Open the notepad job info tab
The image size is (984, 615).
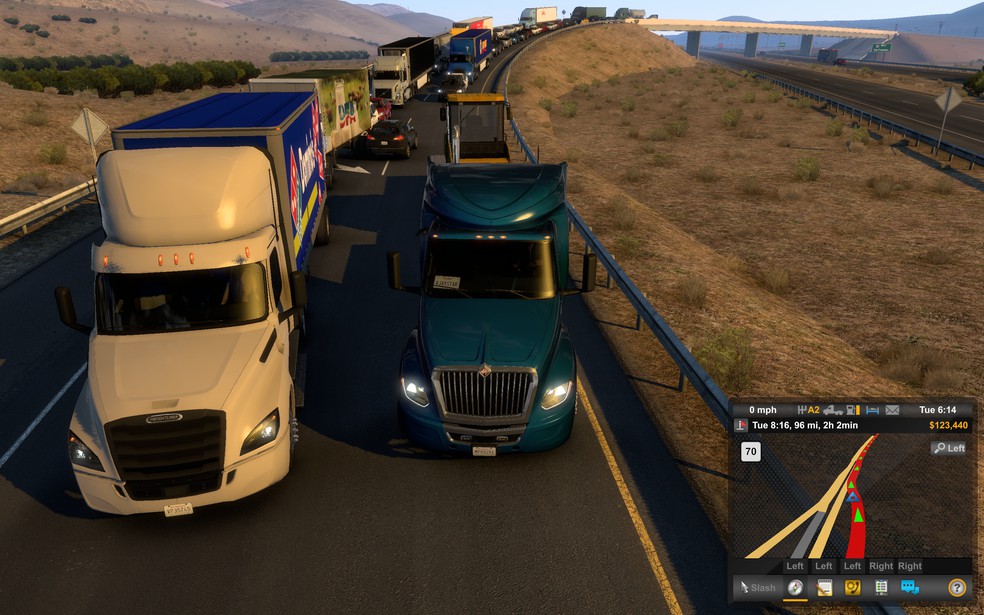coord(825,588)
